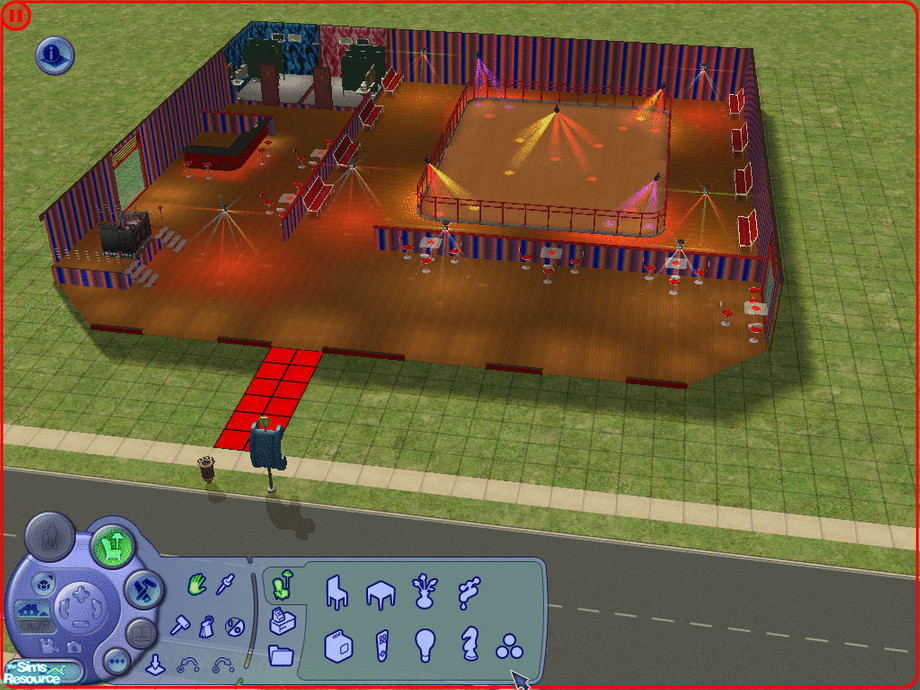The image size is (920, 690).
Task: Open the Hobbies chess knight category
Action: (x=468, y=644)
